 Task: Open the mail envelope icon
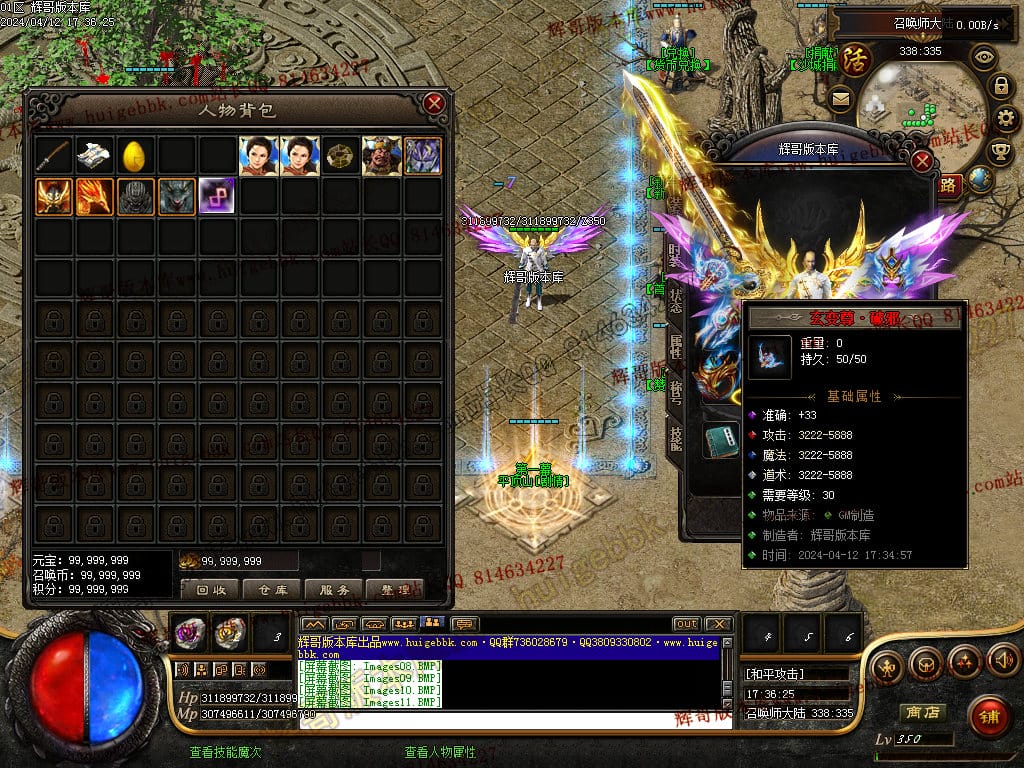coord(839,98)
